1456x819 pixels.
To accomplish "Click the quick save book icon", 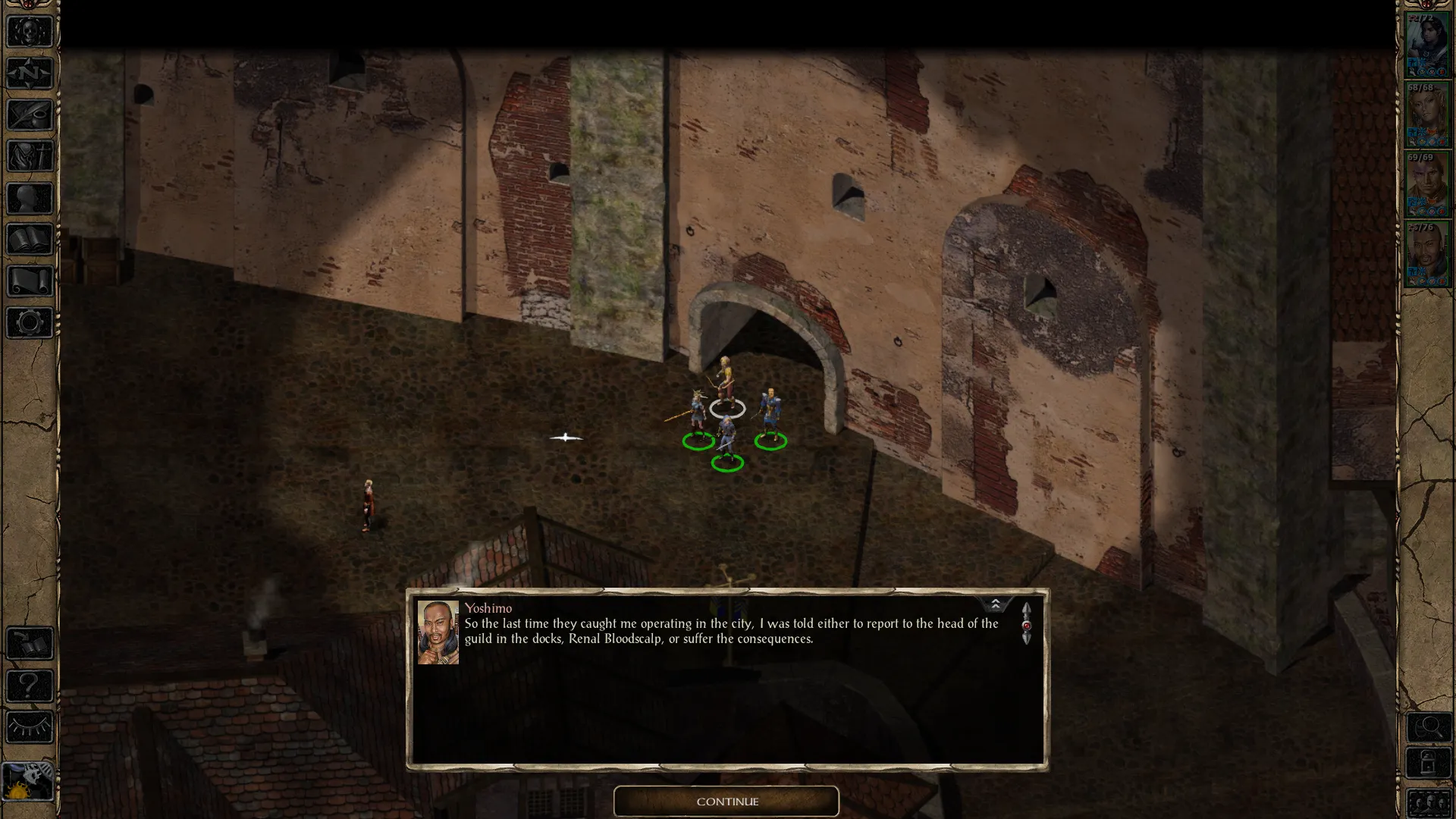I will pos(30,644).
